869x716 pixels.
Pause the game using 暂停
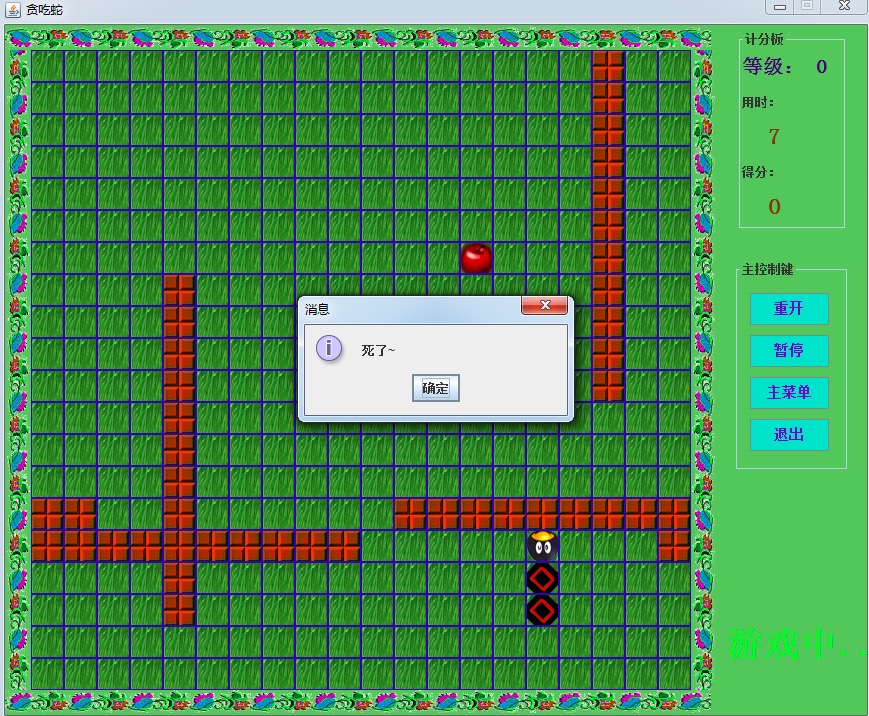click(789, 351)
